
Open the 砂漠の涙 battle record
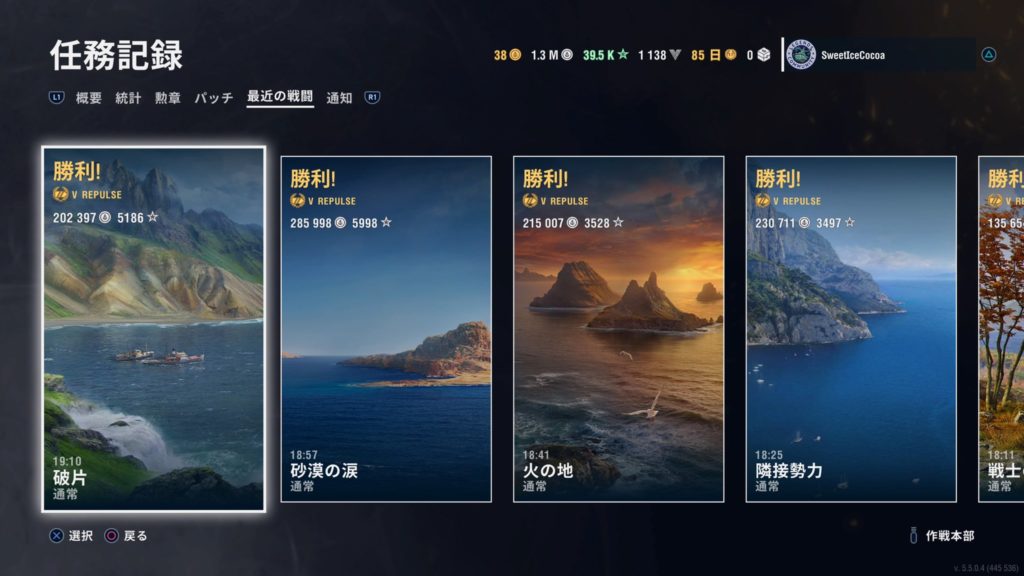[386, 329]
